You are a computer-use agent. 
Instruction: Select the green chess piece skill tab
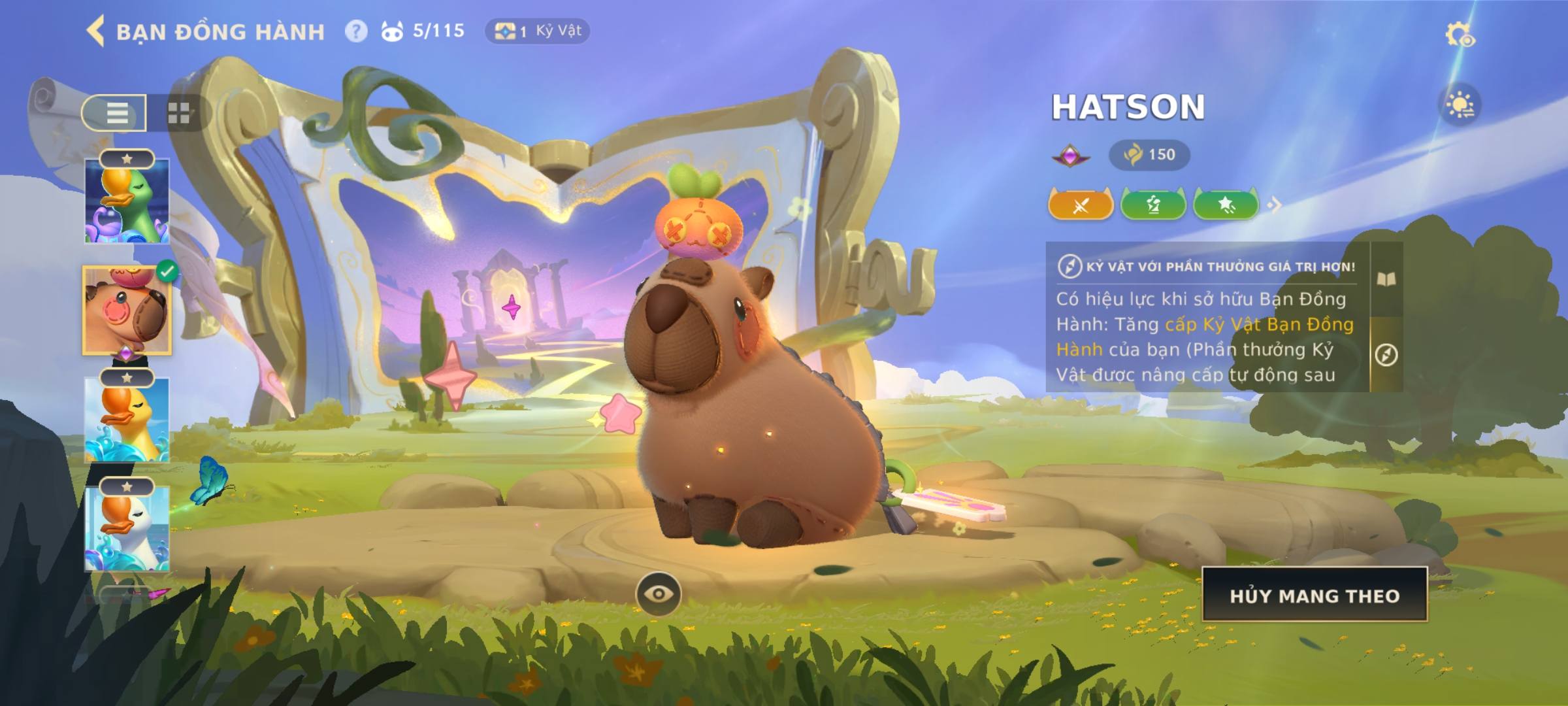[x=1153, y=205]
